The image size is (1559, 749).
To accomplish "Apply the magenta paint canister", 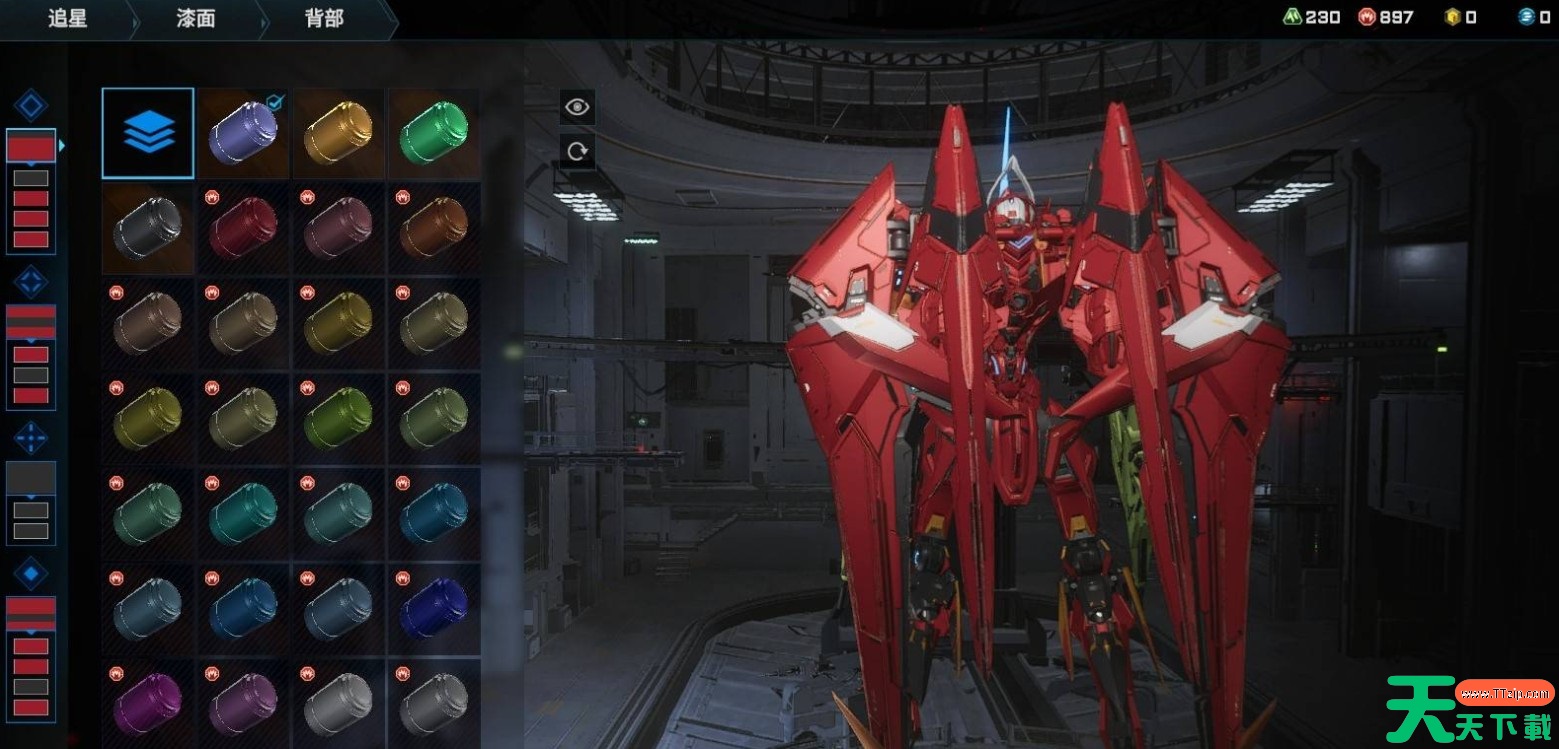I will (147, 703).
